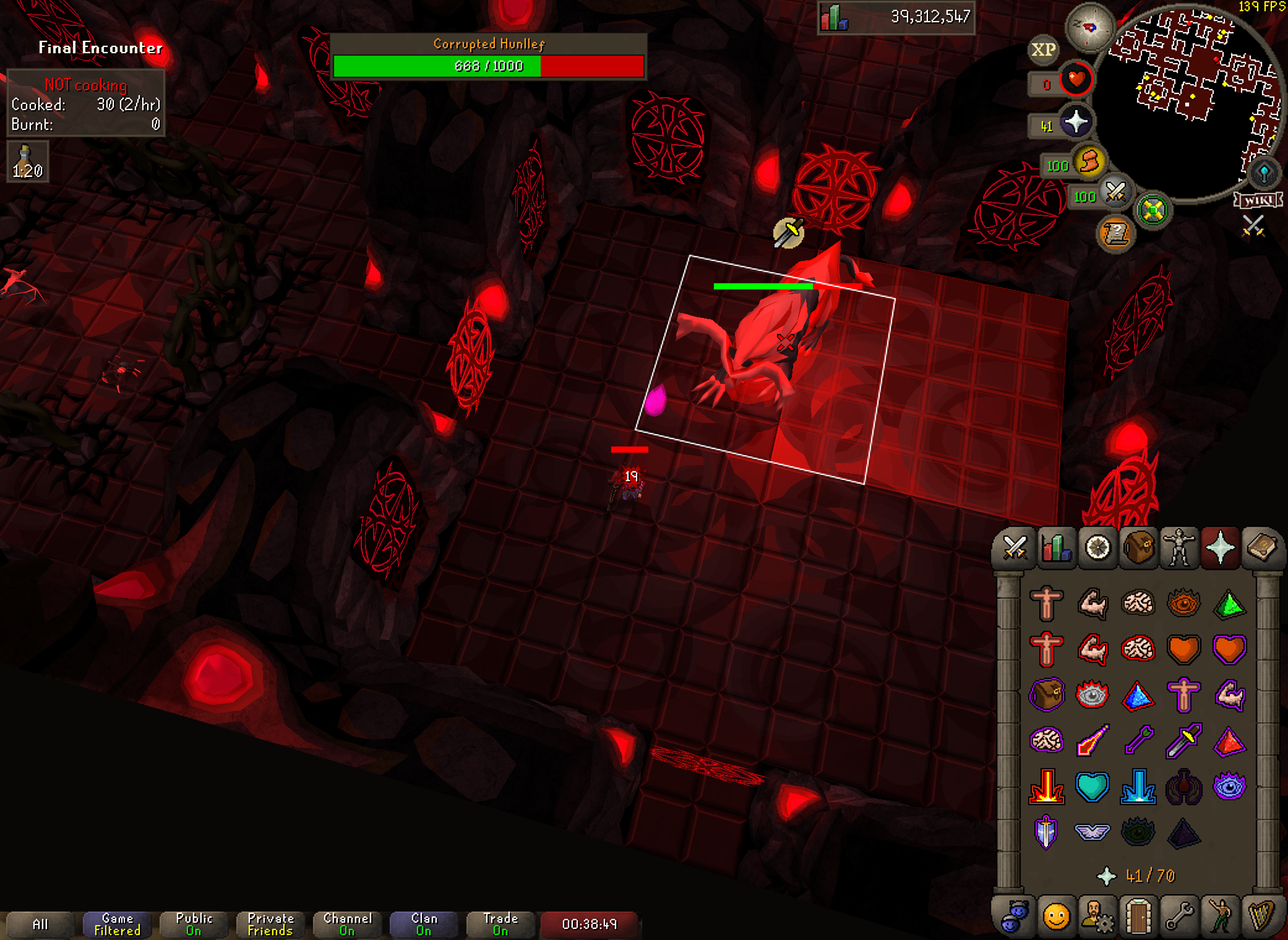Toggle quick prayers orb
1288x940 pixels.
(x=1076, y=122)
